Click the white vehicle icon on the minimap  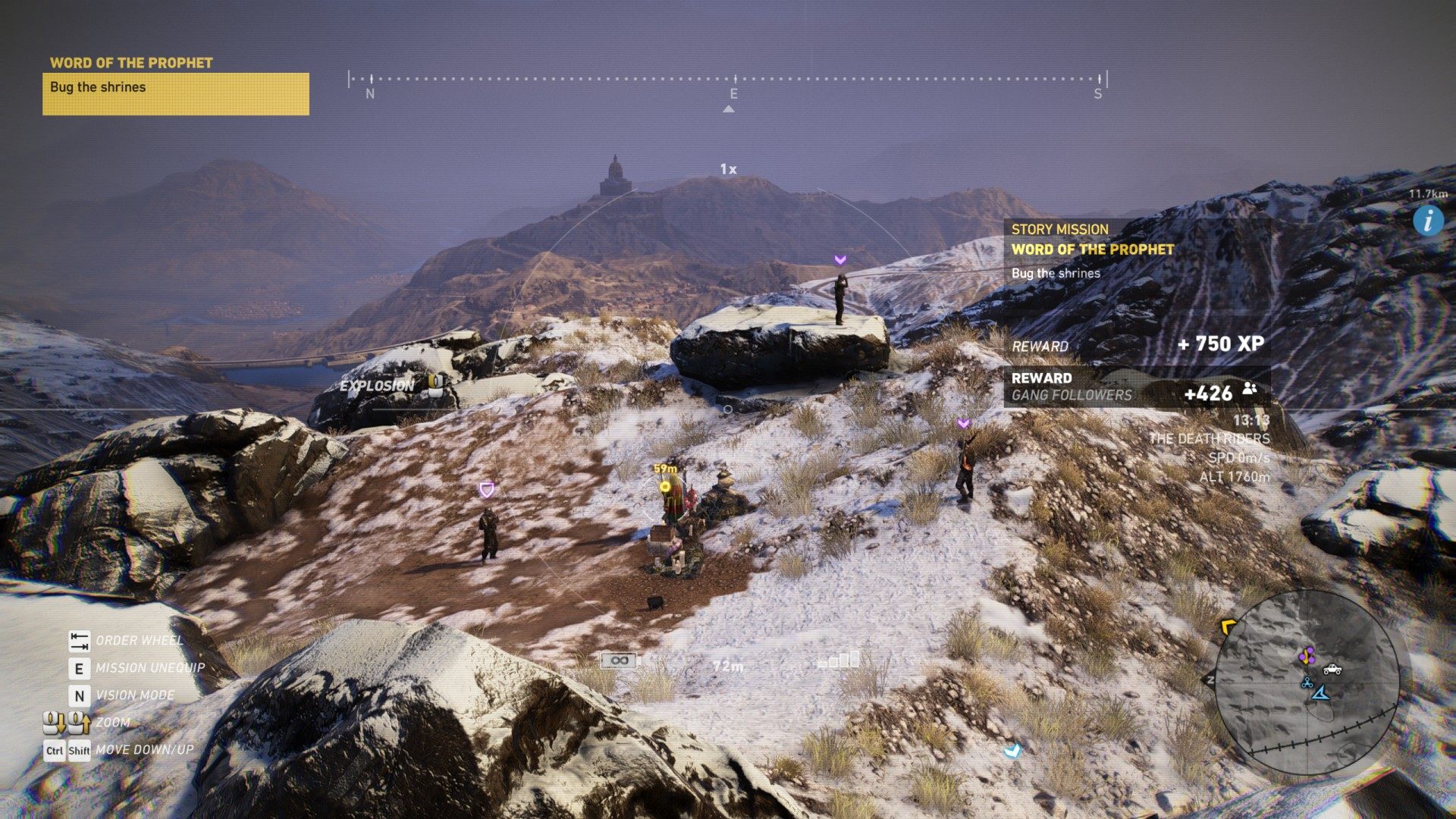coord(1332,669)
